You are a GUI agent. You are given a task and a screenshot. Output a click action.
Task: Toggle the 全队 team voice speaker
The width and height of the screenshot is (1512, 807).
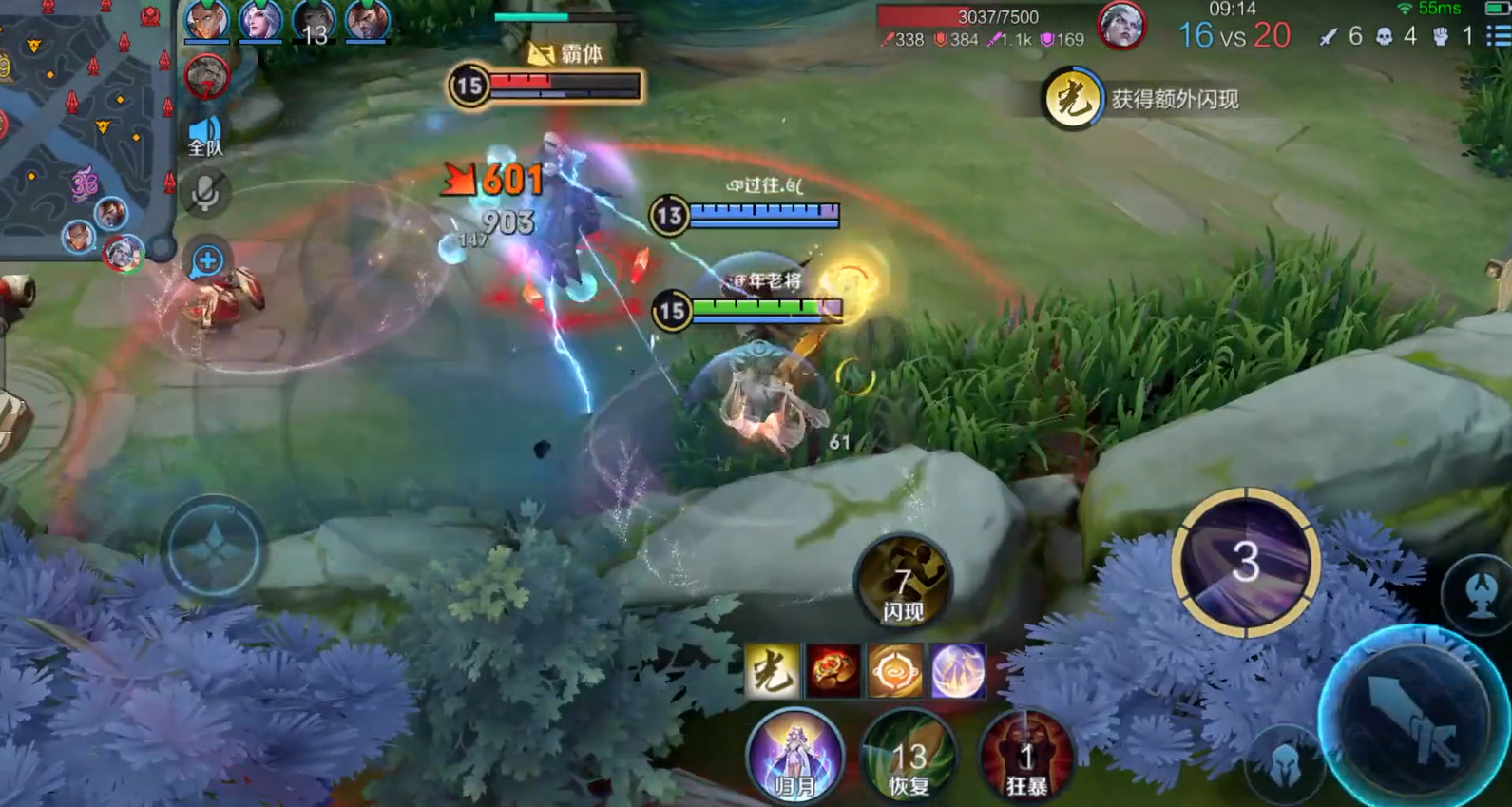coord(205,135)
